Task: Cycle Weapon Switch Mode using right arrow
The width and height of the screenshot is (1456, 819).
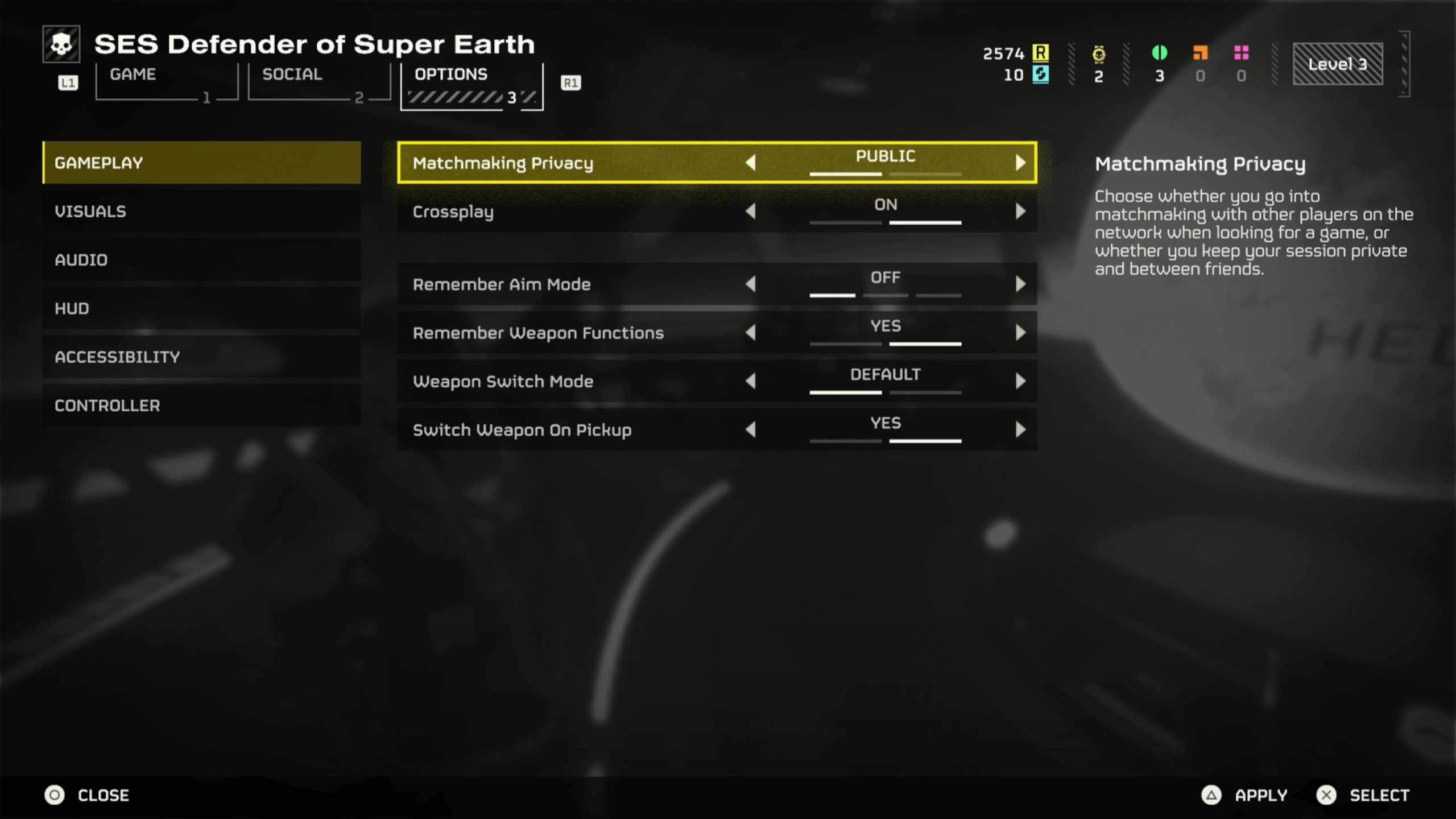Action: tap(1021, 381)
